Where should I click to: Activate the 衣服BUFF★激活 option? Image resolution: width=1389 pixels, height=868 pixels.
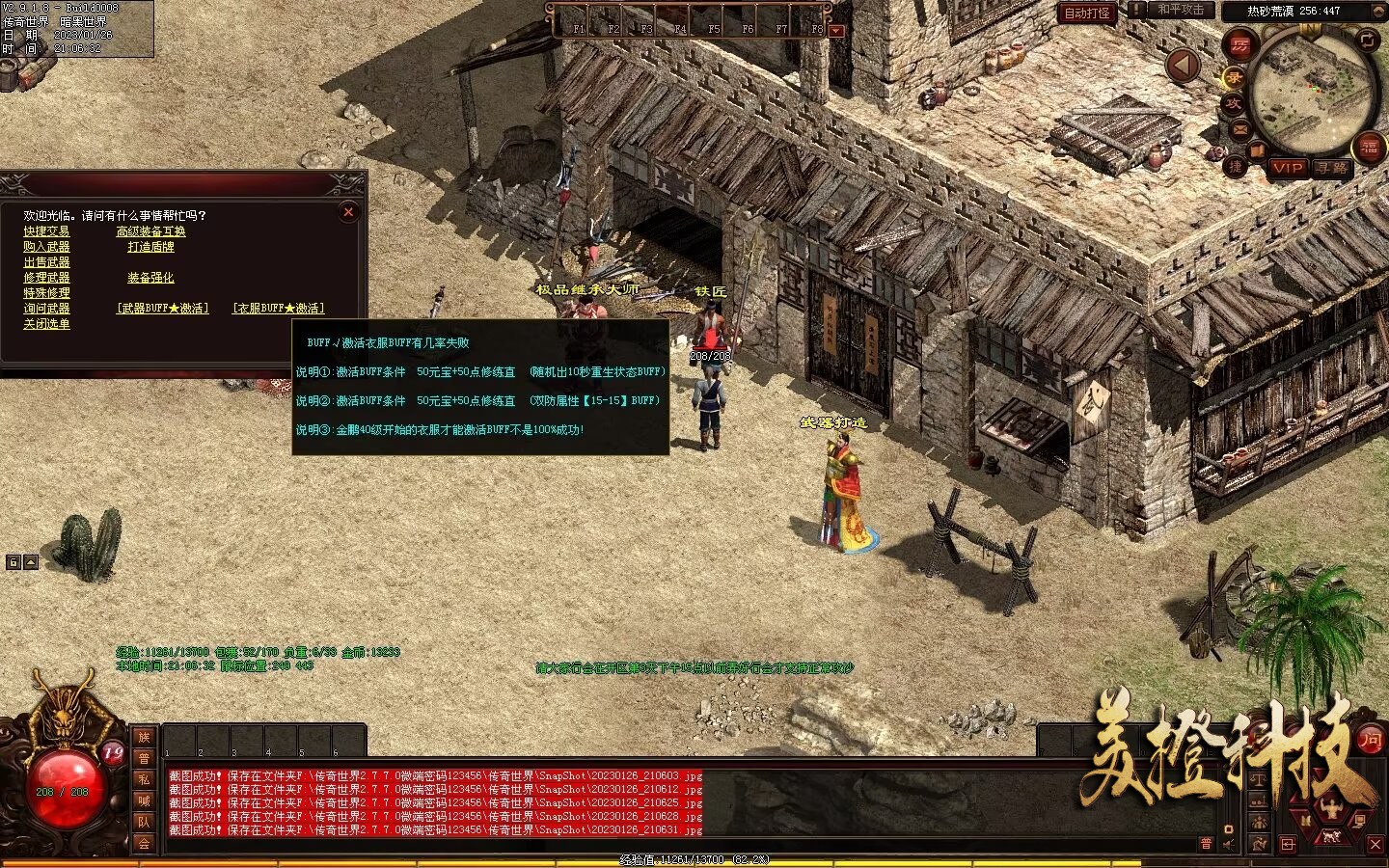coord(278,309)
